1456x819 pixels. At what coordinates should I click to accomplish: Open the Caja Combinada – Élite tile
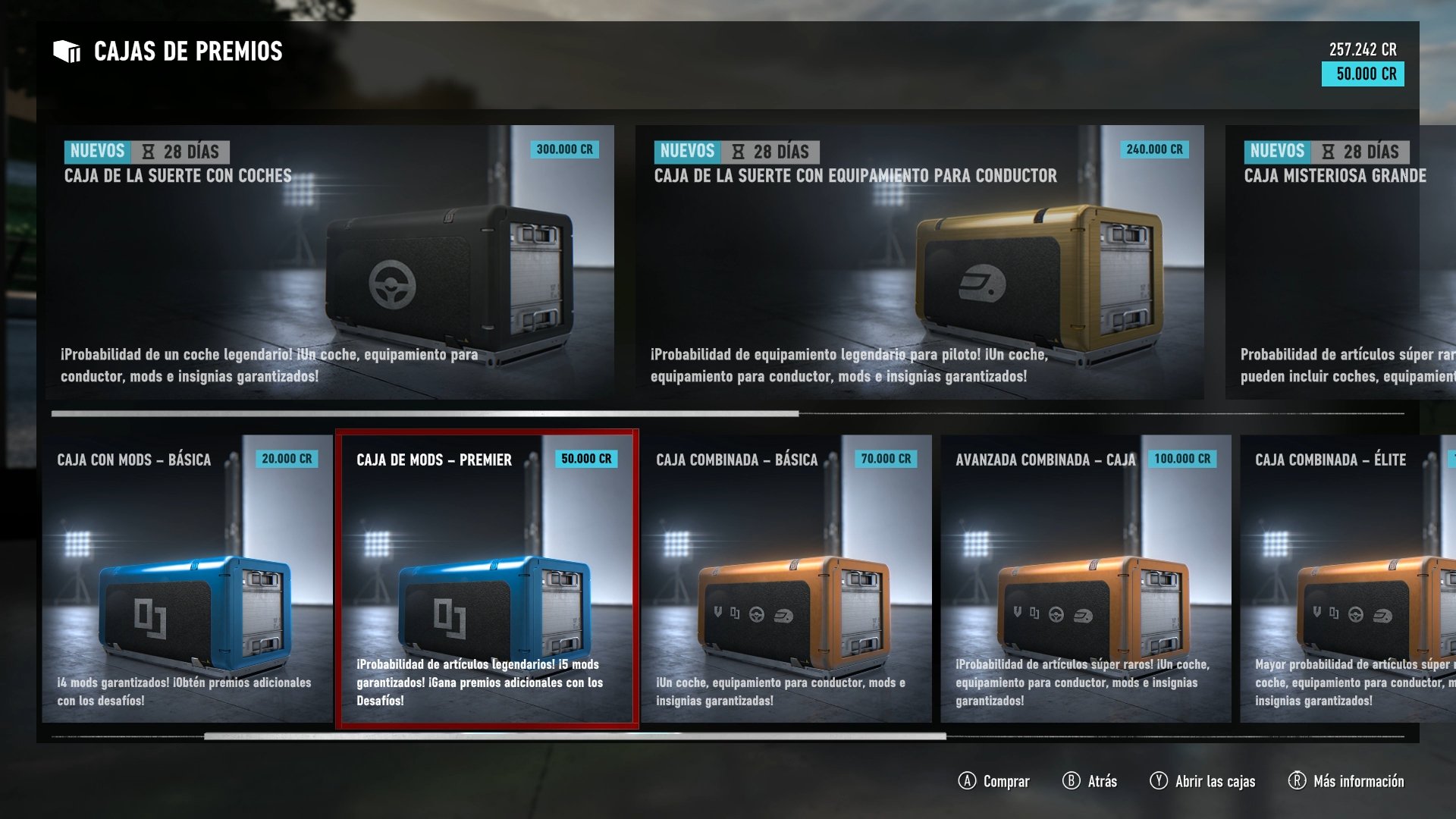click(x=1347, y=578)
